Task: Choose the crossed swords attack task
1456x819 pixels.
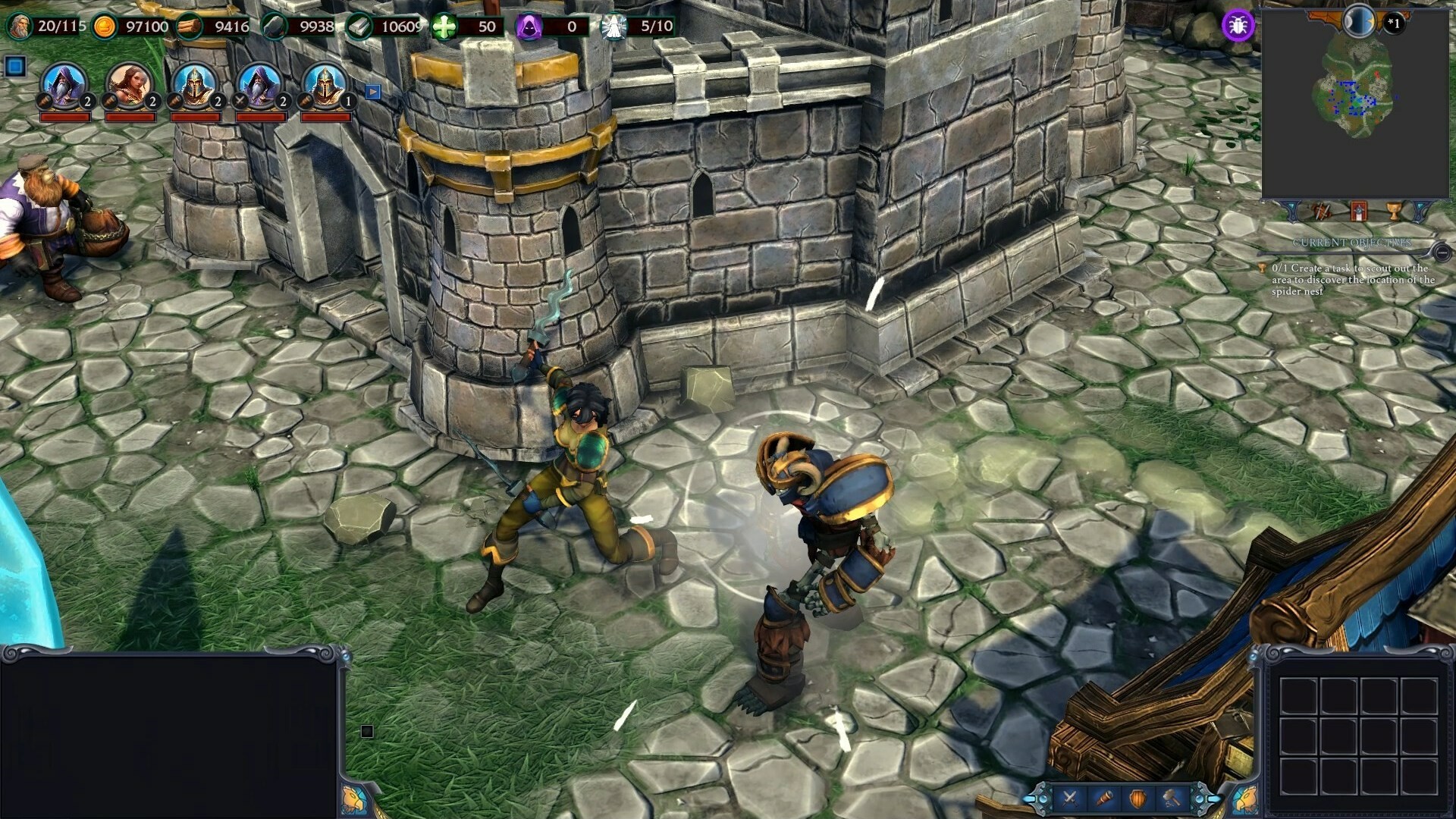Action: pyautogui.click(x=1070, y=798)
